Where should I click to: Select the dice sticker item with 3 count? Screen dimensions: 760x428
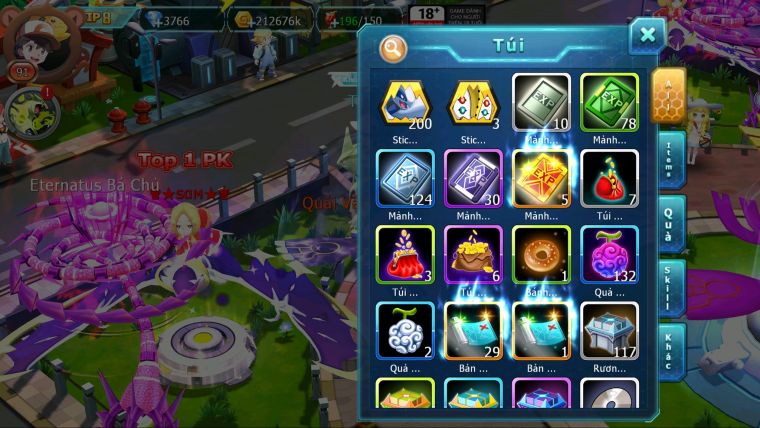tap(473, 103)
